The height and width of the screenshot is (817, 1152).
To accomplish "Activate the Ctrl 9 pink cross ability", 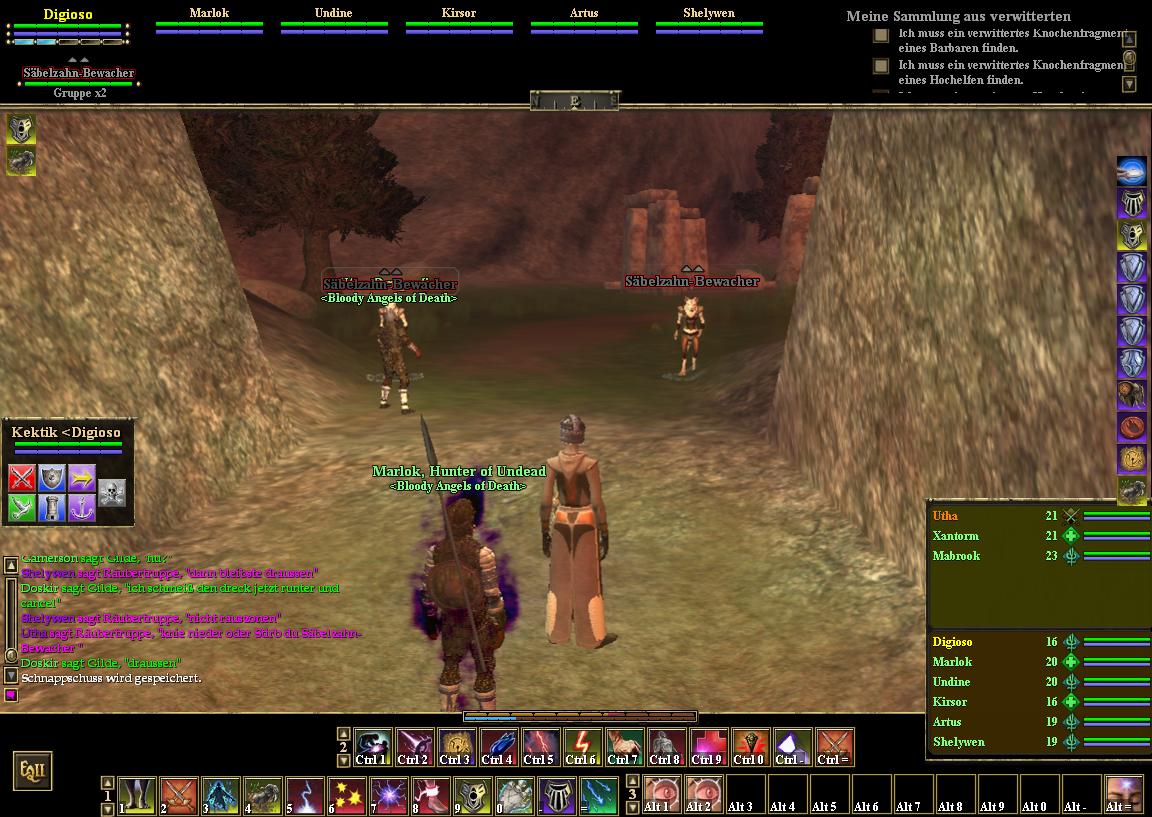I will click(x=708, y=747).
